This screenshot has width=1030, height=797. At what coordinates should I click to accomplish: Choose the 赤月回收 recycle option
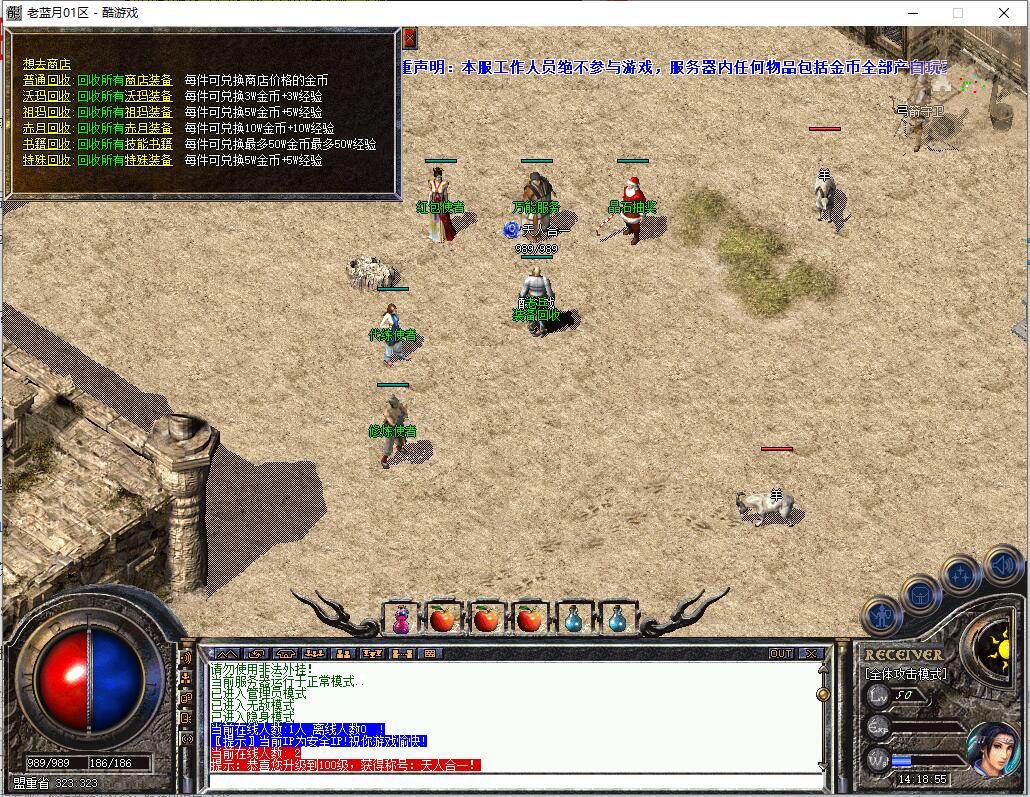47,128
